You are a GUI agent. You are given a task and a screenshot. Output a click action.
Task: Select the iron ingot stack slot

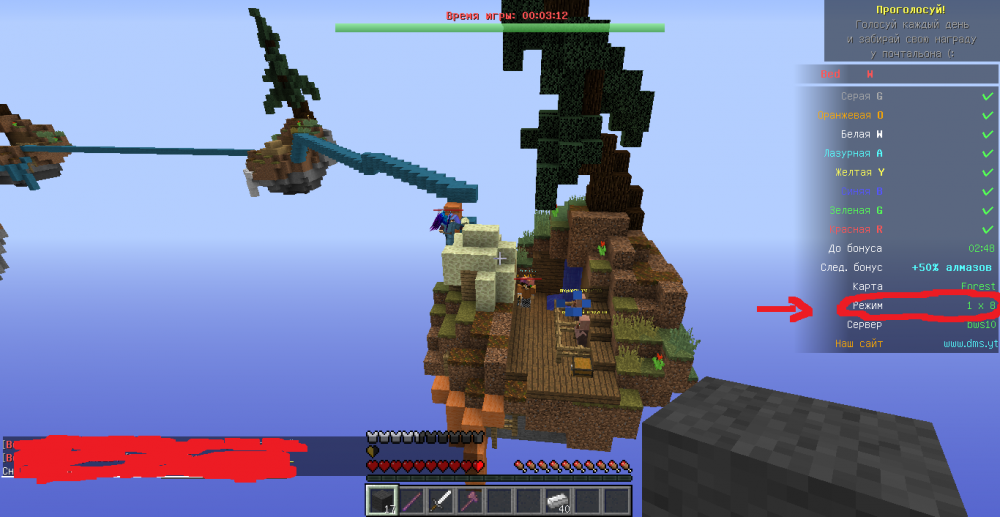pos(558,500)
